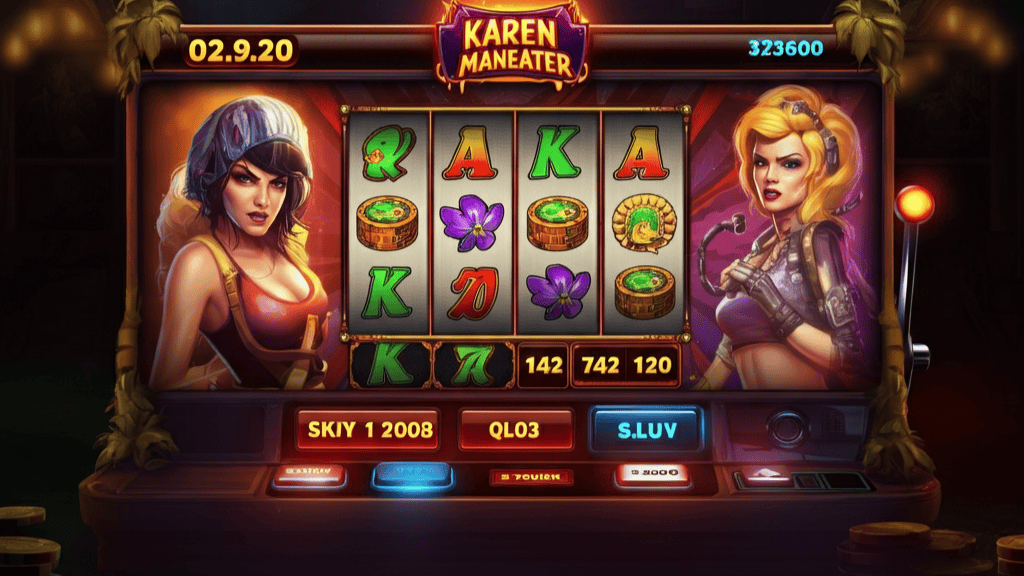Click the red SKIY 1 2008 button
The image size is (1024, 576).
(368, 430)
